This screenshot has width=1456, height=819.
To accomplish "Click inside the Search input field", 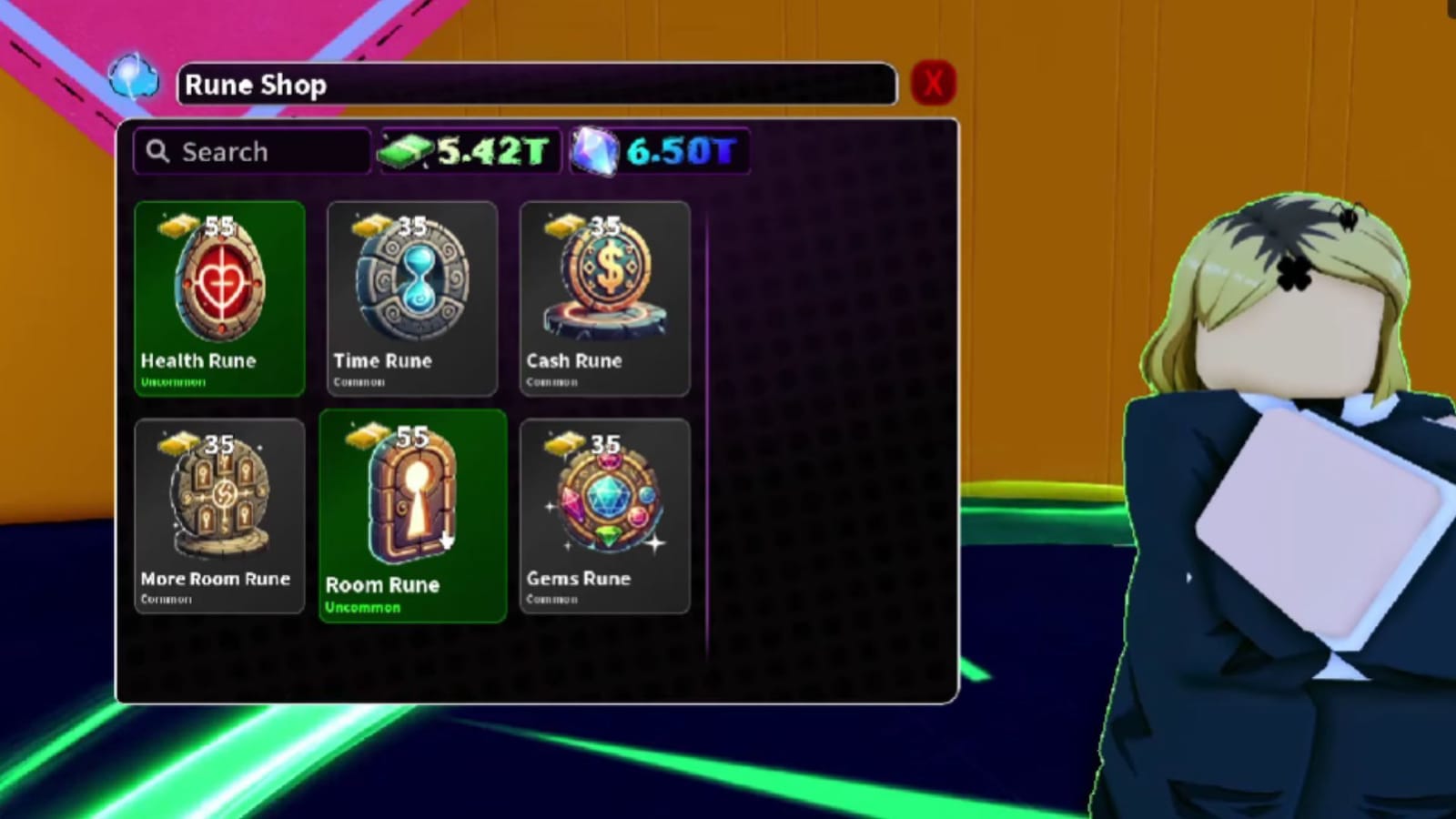I will point(255,152).
